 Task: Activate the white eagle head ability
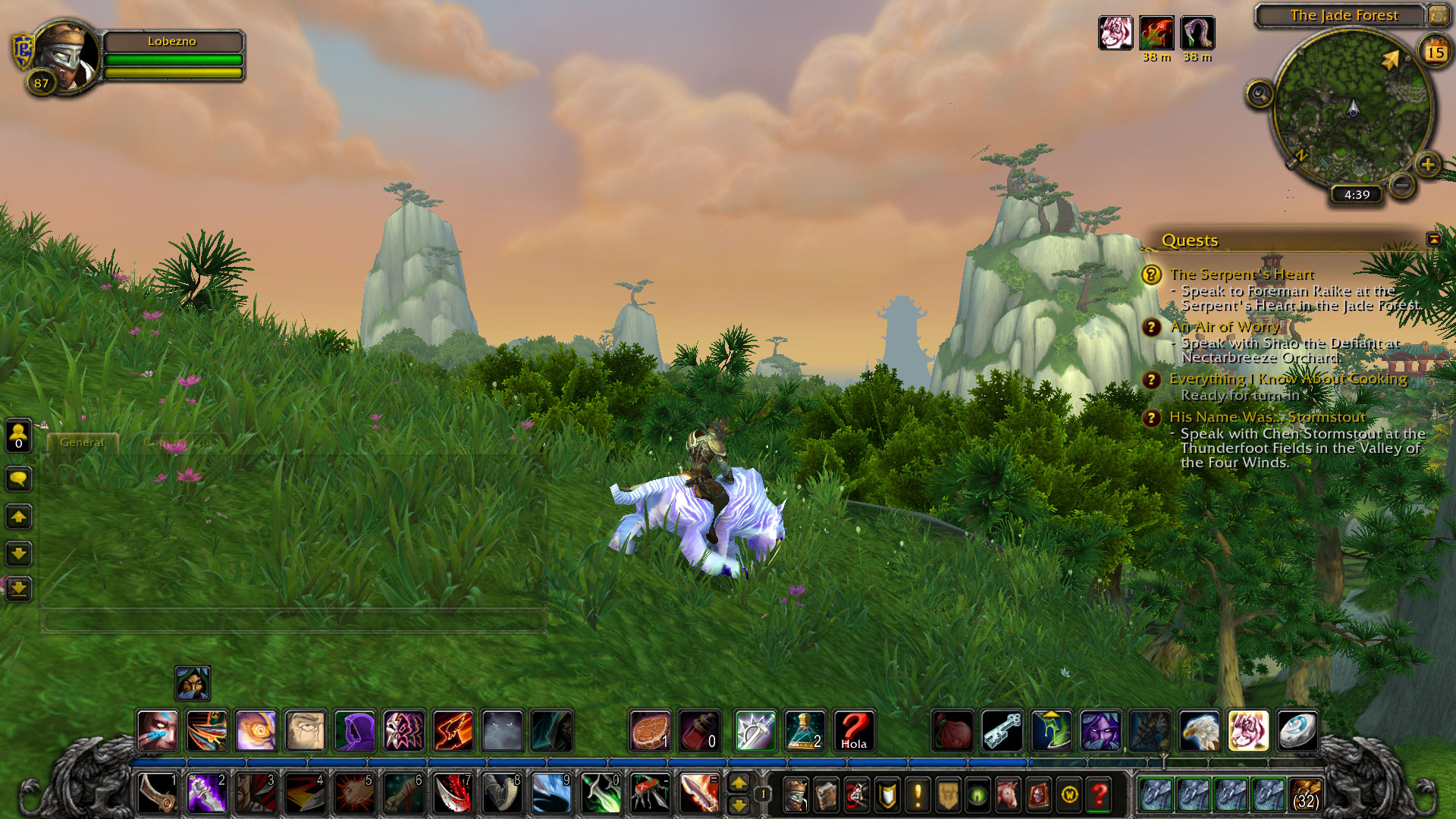tap(1199, 731)
